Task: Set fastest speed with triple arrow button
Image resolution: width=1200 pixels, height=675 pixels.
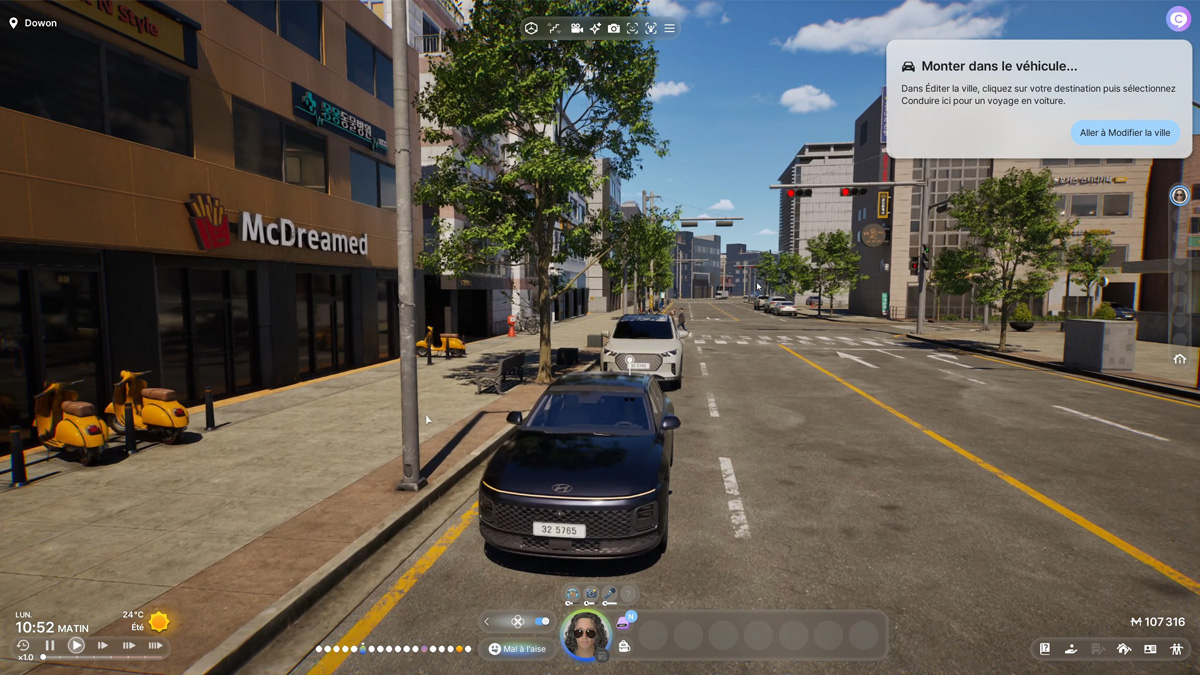Action: click(x=155, y=646)
